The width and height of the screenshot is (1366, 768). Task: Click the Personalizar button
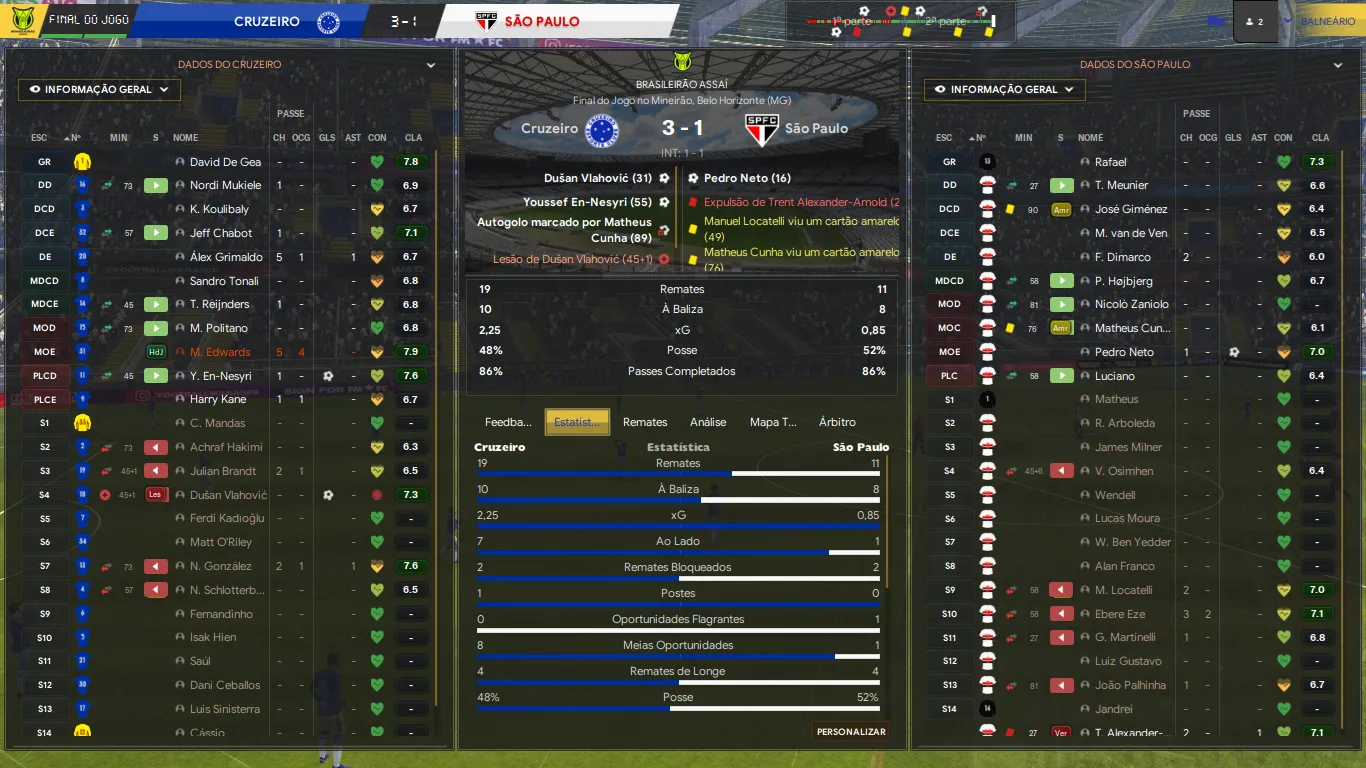tap(851, 732)
